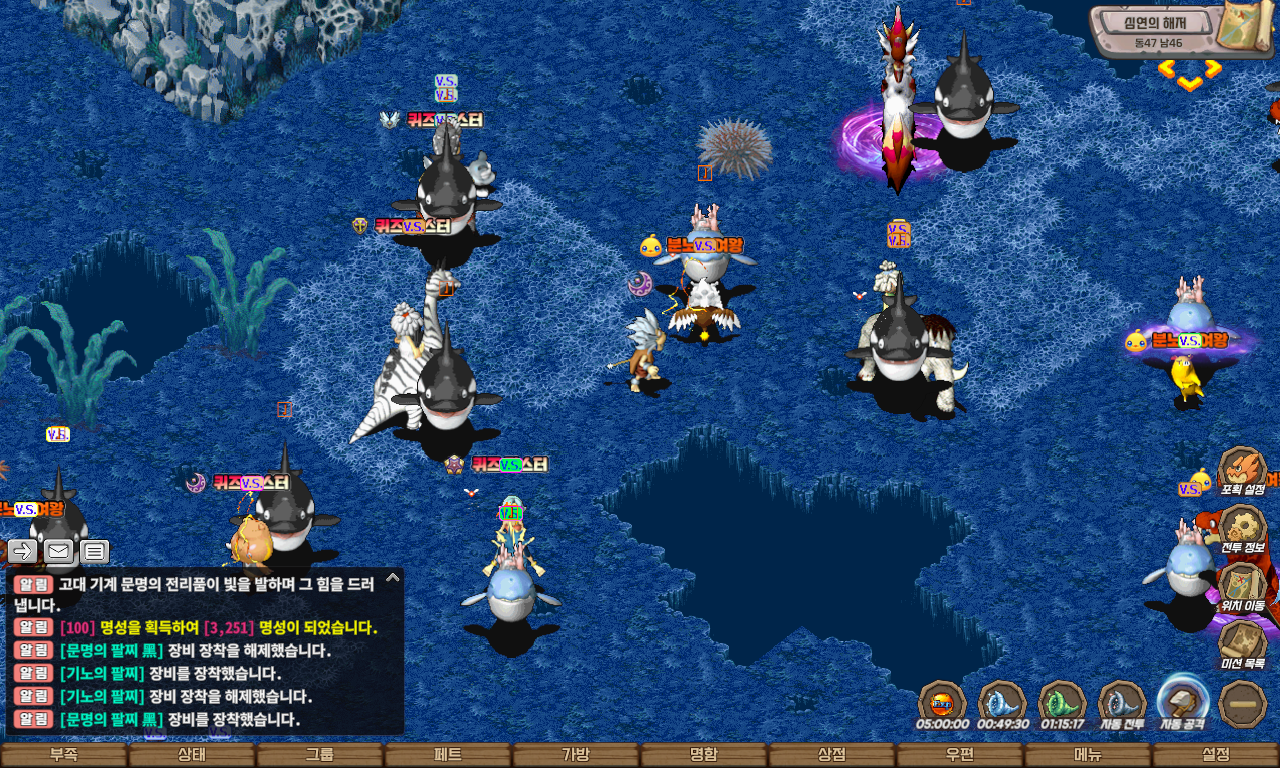Toggle 자동 공격 auto attack
The width and height of the screenshot is (1280, 768).
point(1183,701)
